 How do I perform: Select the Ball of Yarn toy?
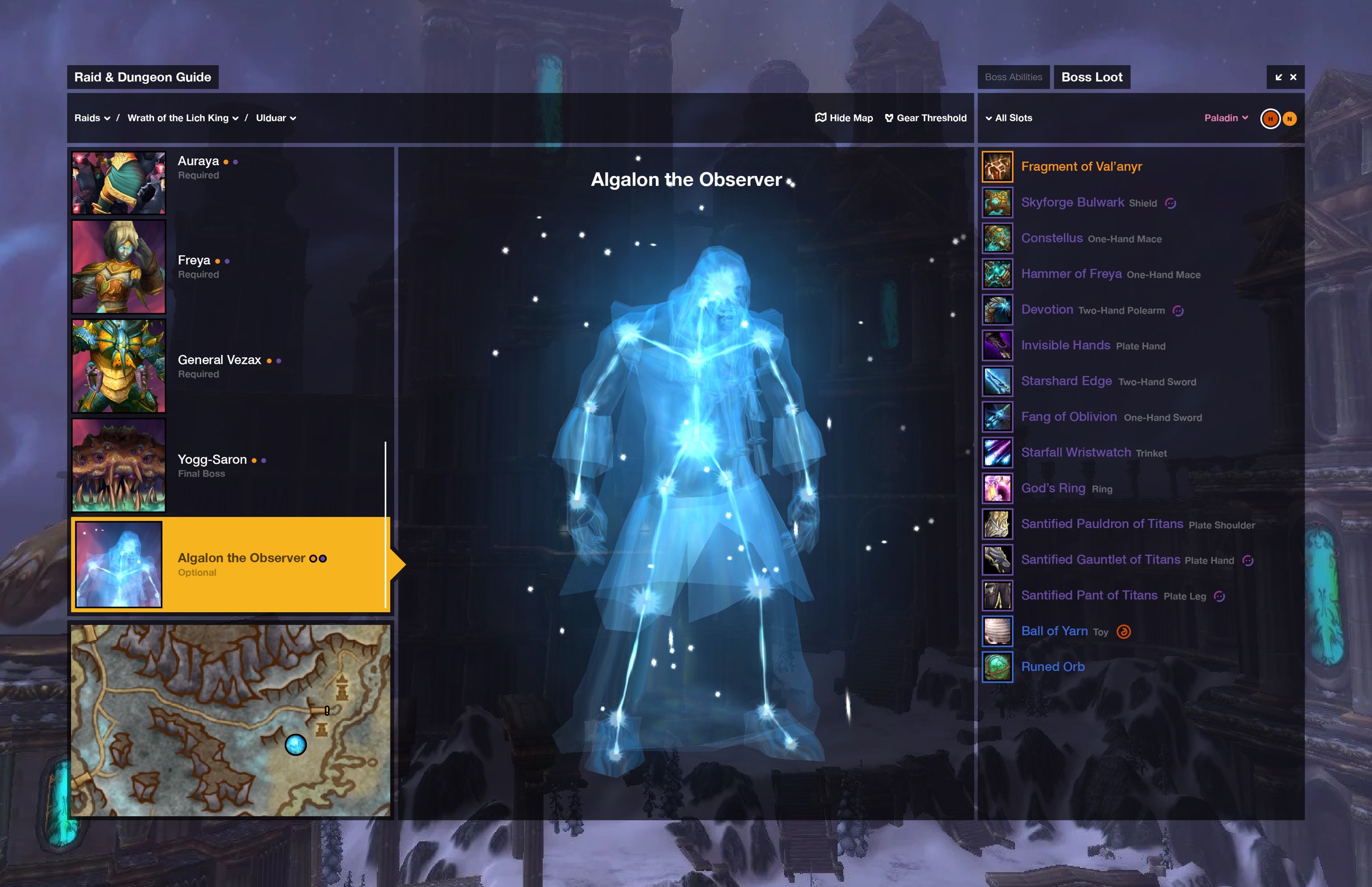[x=1054, y=631]
